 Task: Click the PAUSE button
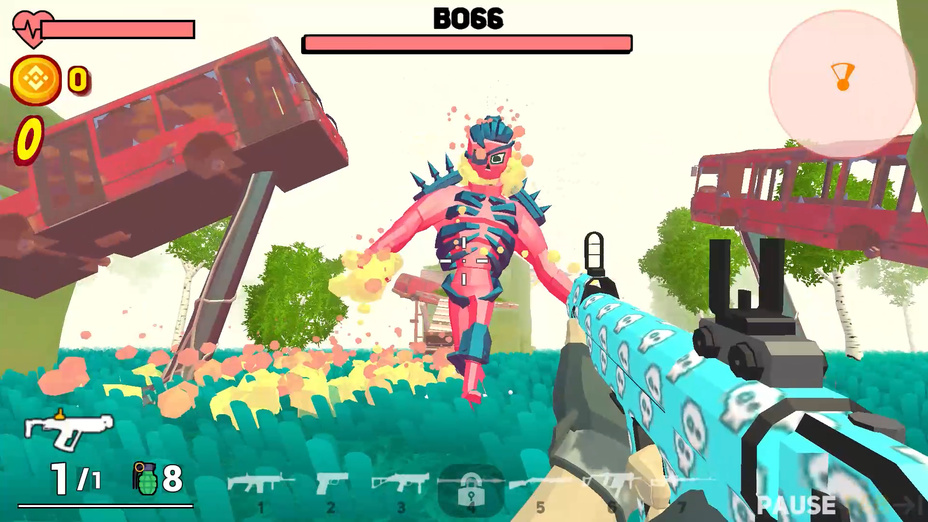pyautogui.click(x=795, y=504)
